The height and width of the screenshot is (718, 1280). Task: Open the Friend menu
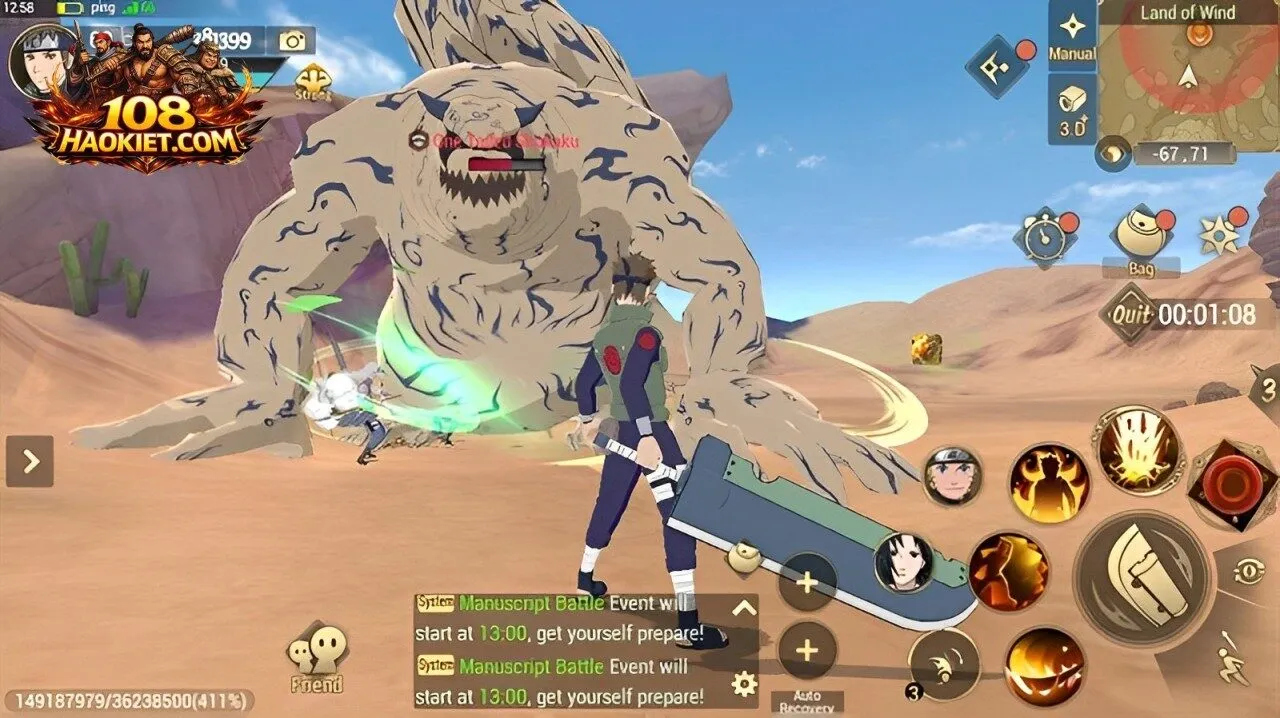pos(316,660)
